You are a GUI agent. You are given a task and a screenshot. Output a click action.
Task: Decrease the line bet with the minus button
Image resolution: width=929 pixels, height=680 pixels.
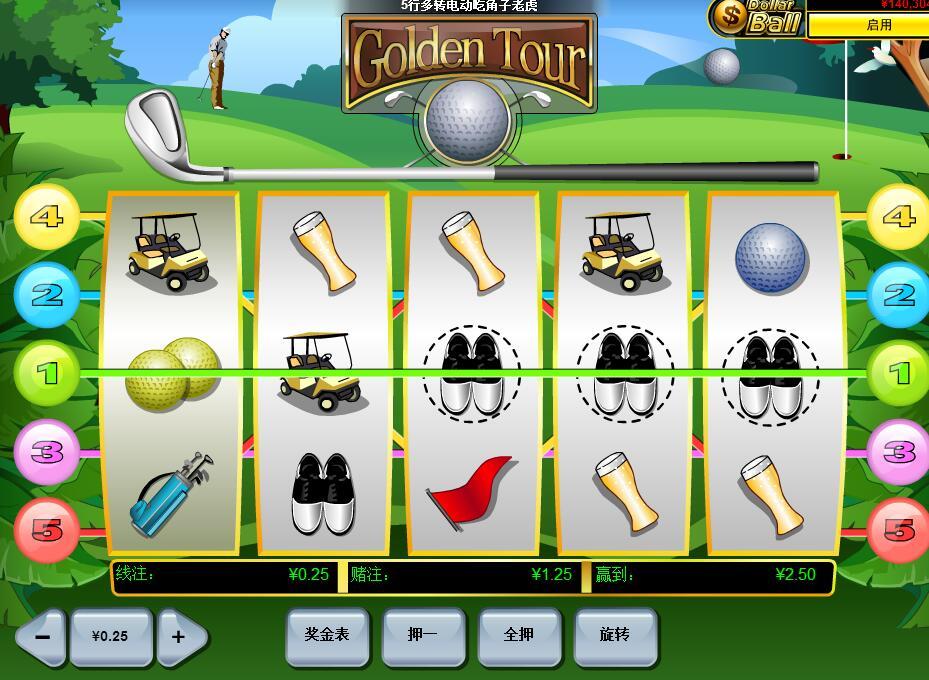tap(41, 637)
